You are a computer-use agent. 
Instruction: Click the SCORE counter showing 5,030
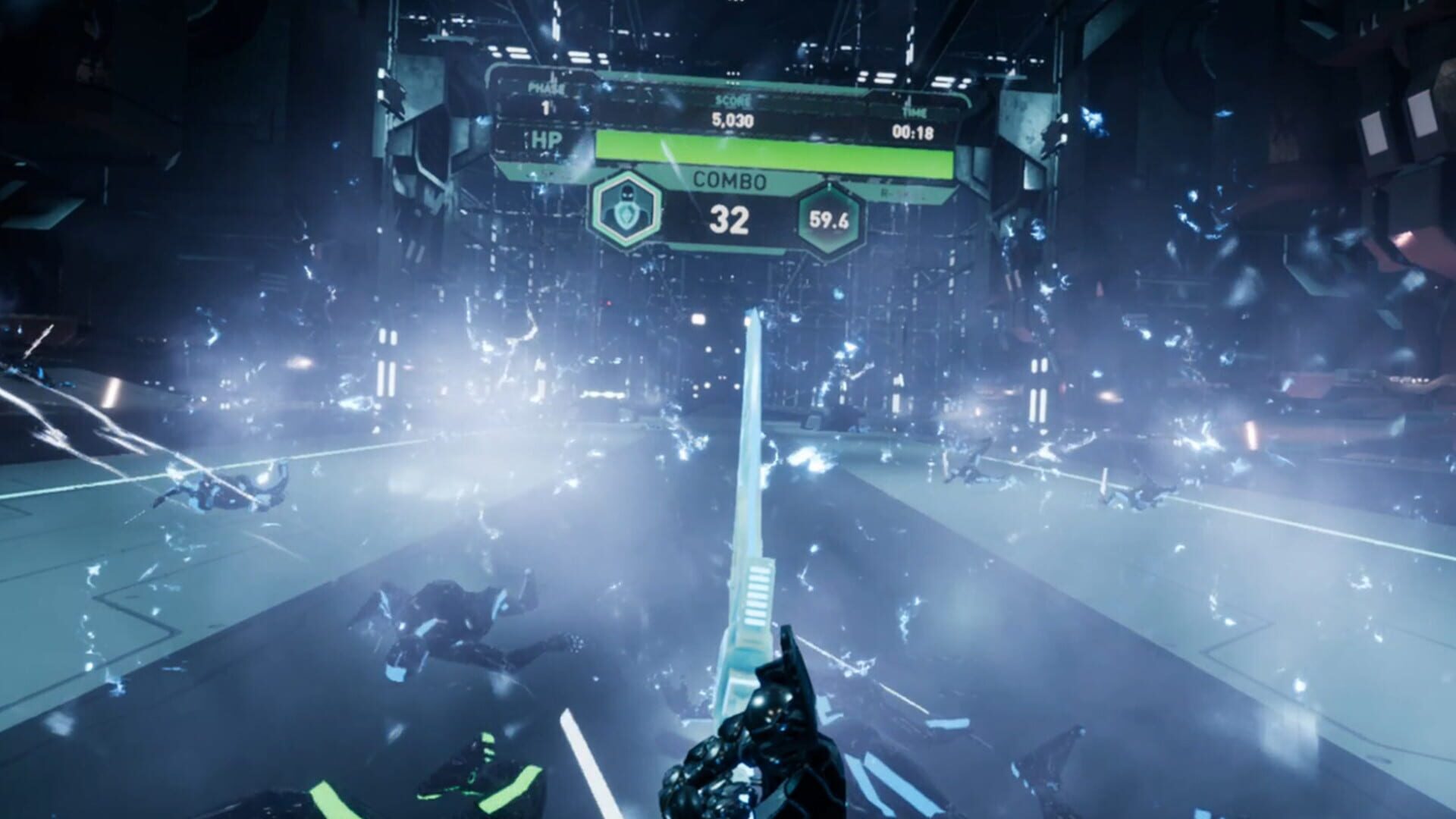(x=734, y=118)
